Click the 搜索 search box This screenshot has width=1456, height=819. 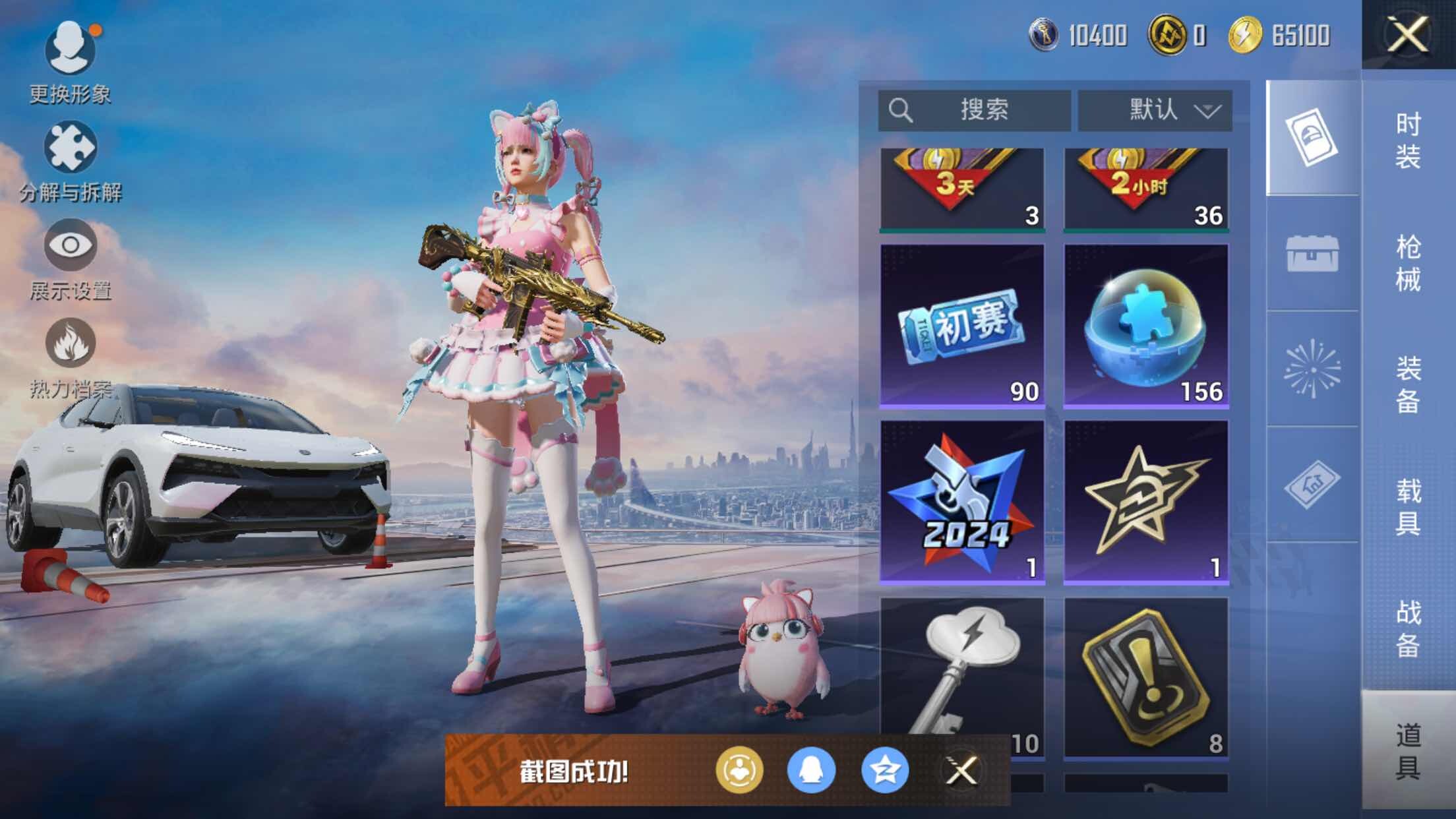[974, 110]
